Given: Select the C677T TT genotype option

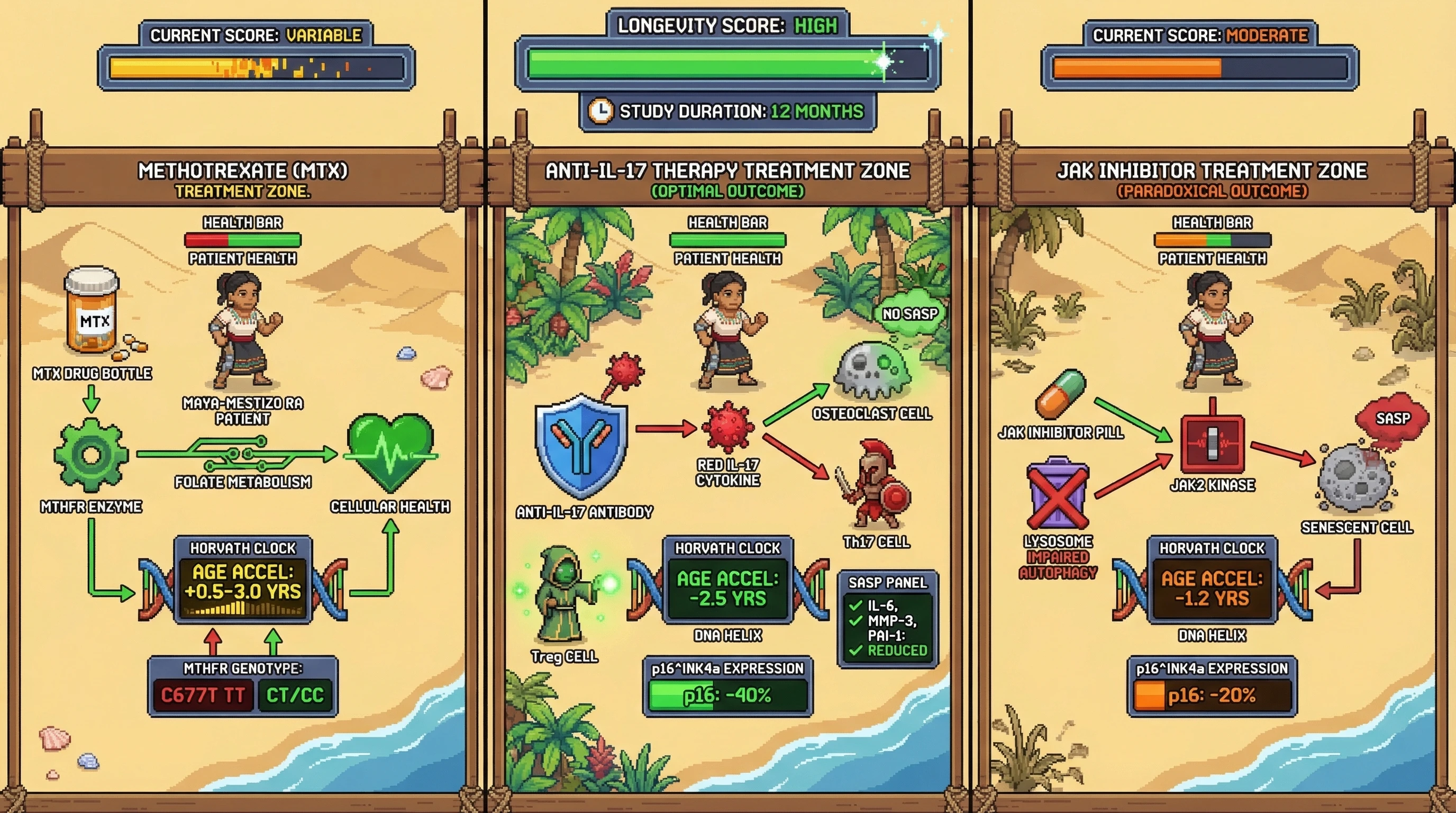Looking at the screenshot, I should coord(202,694).
